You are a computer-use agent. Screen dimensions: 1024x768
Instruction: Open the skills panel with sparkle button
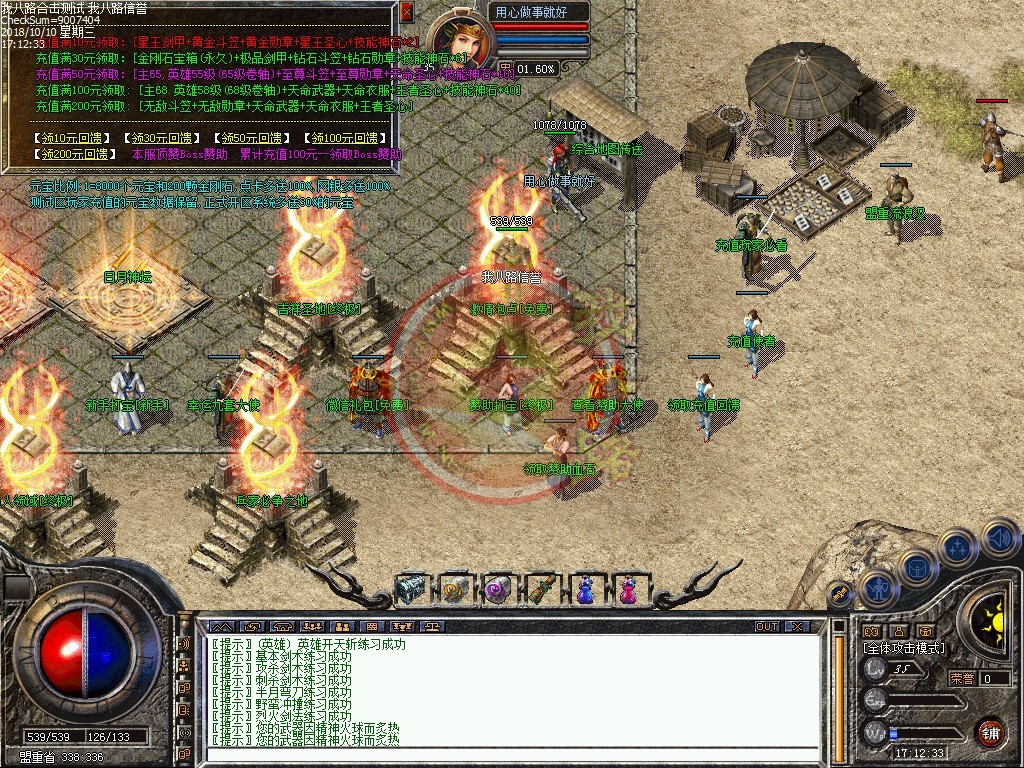click(x=957, y=546)
